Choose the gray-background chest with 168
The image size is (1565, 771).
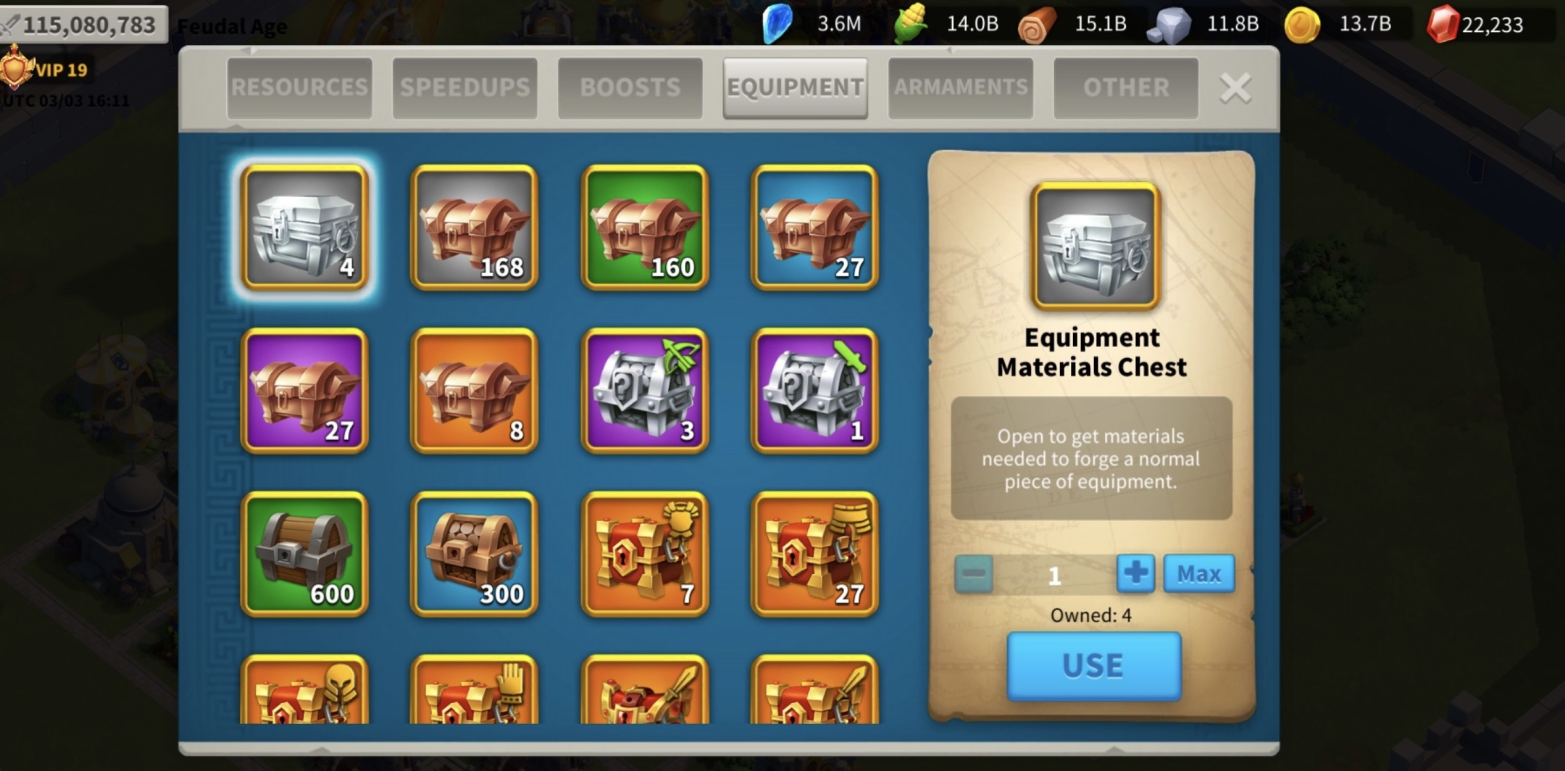coord(475,227)
